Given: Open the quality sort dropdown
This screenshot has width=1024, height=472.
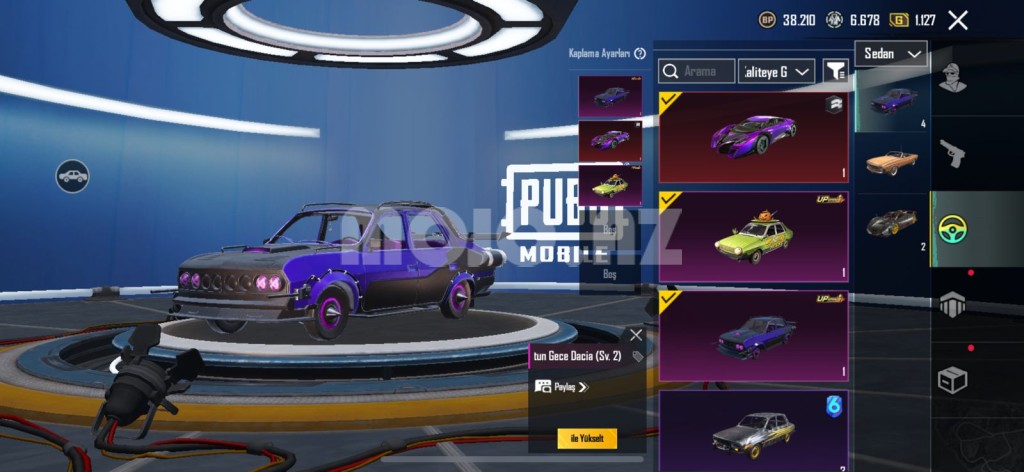Looking at the screenshot, I should [x=776, y=71].
